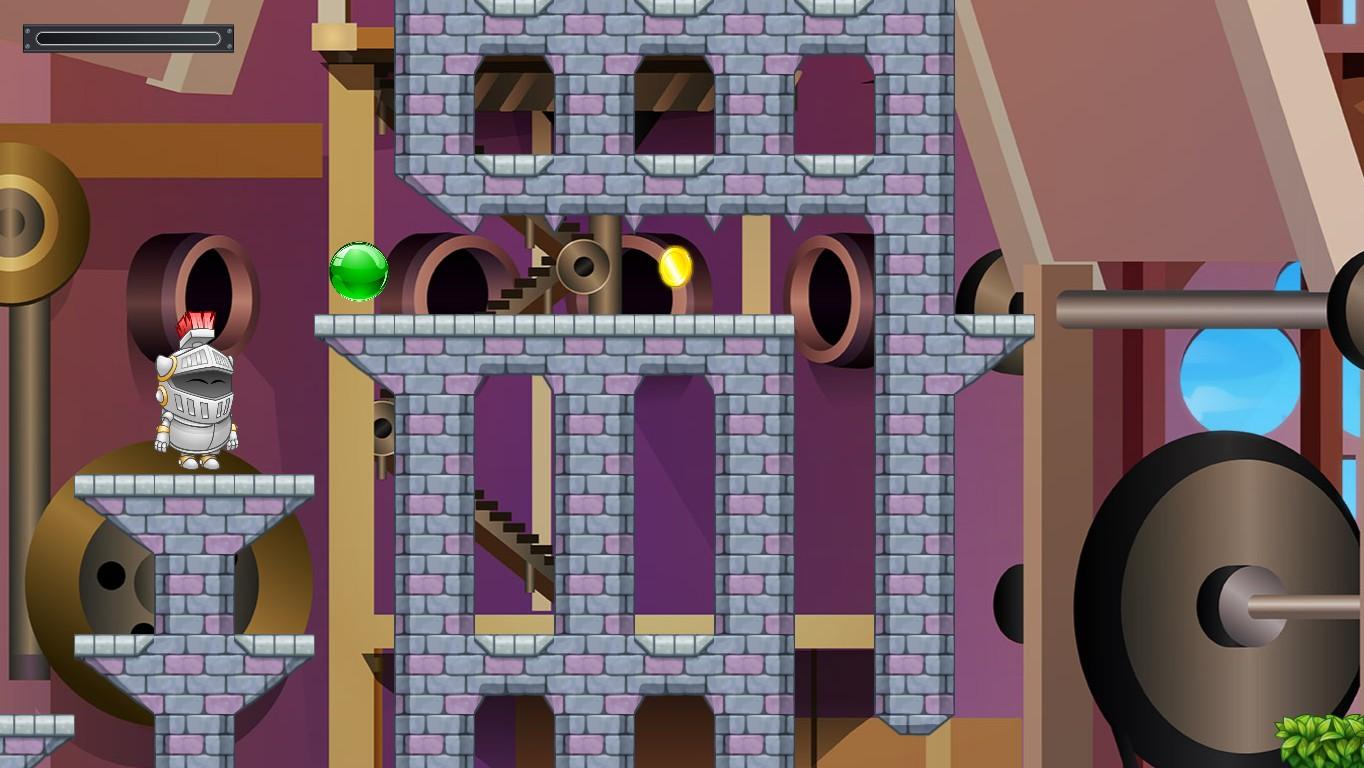Click the large brown gear wheel bottom-left

pyautogui.click(x=110, y=570)
